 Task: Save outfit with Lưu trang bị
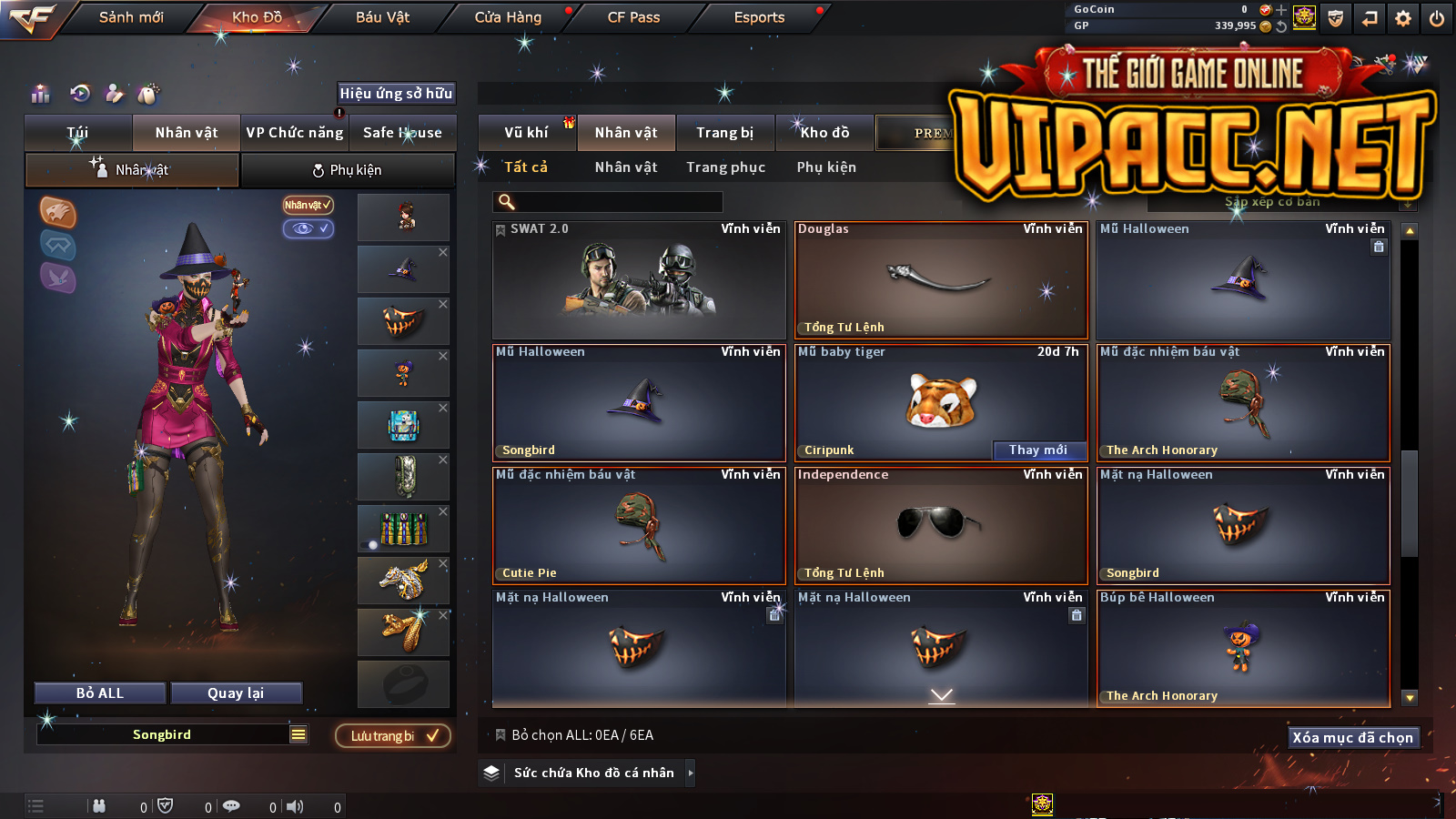click(393, 735)
